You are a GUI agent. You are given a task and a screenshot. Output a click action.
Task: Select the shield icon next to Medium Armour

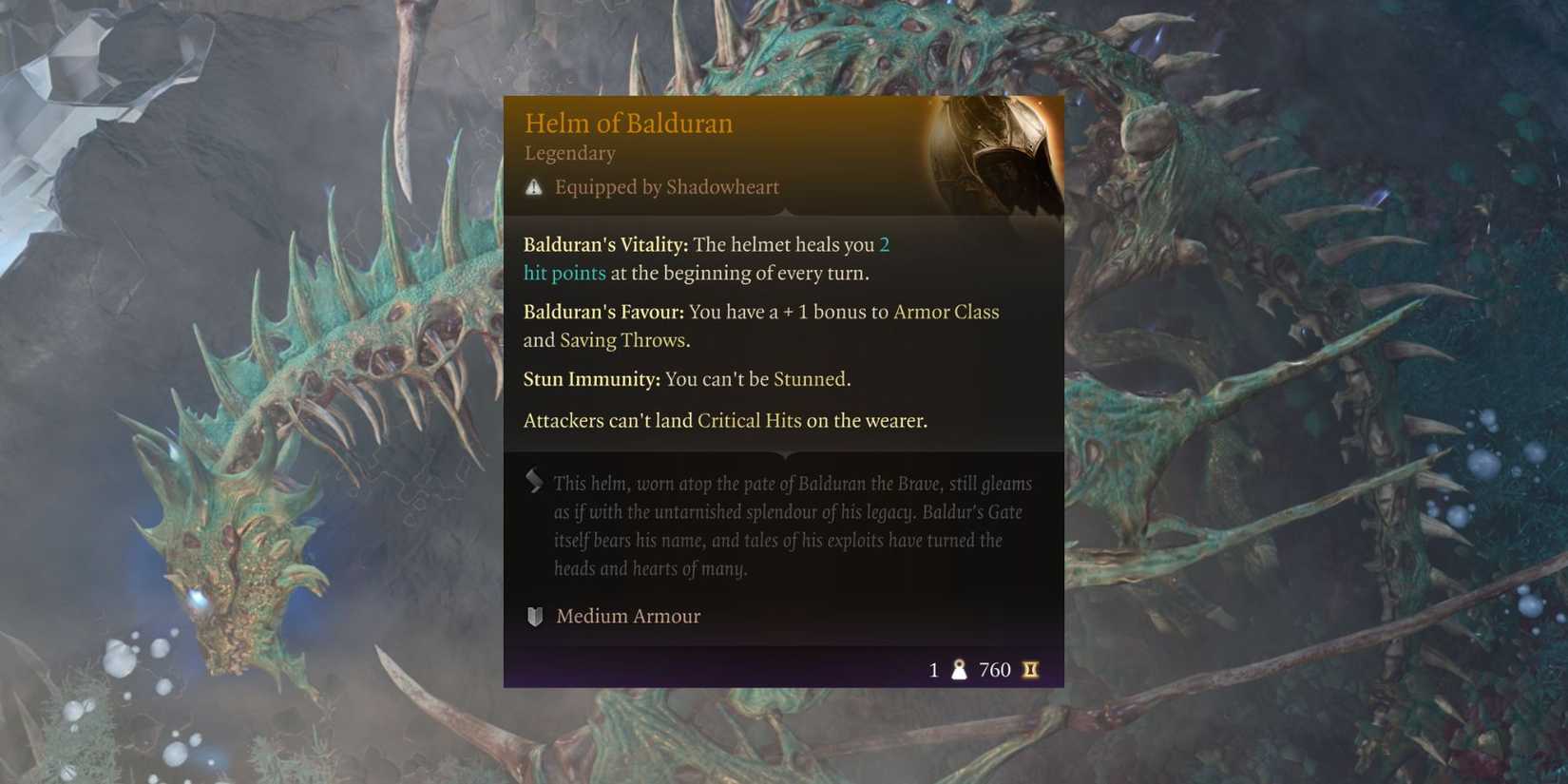point(533,616)
